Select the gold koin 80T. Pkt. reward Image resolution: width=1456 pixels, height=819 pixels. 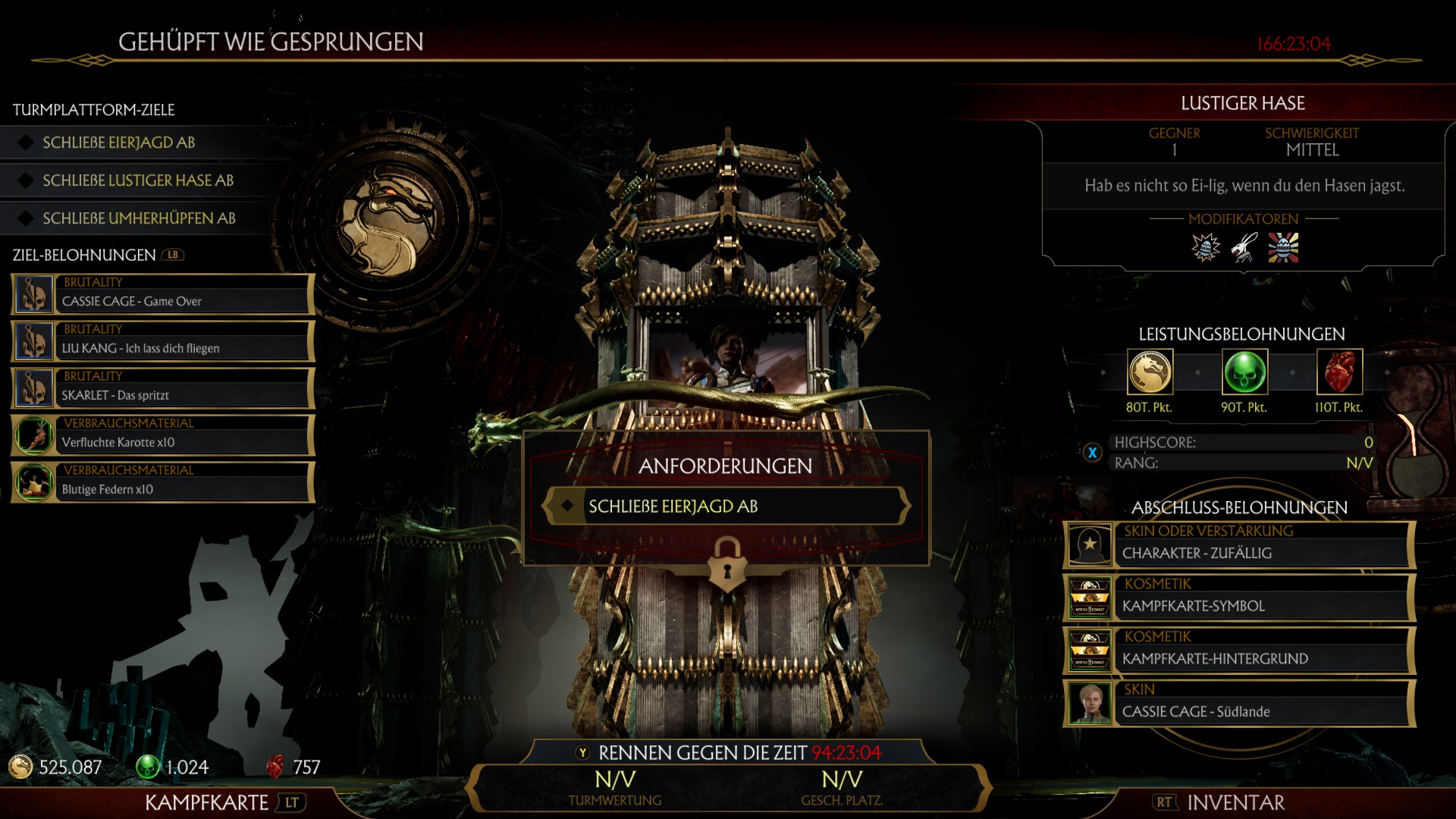pyautogui.click(x=1150, y=372)
